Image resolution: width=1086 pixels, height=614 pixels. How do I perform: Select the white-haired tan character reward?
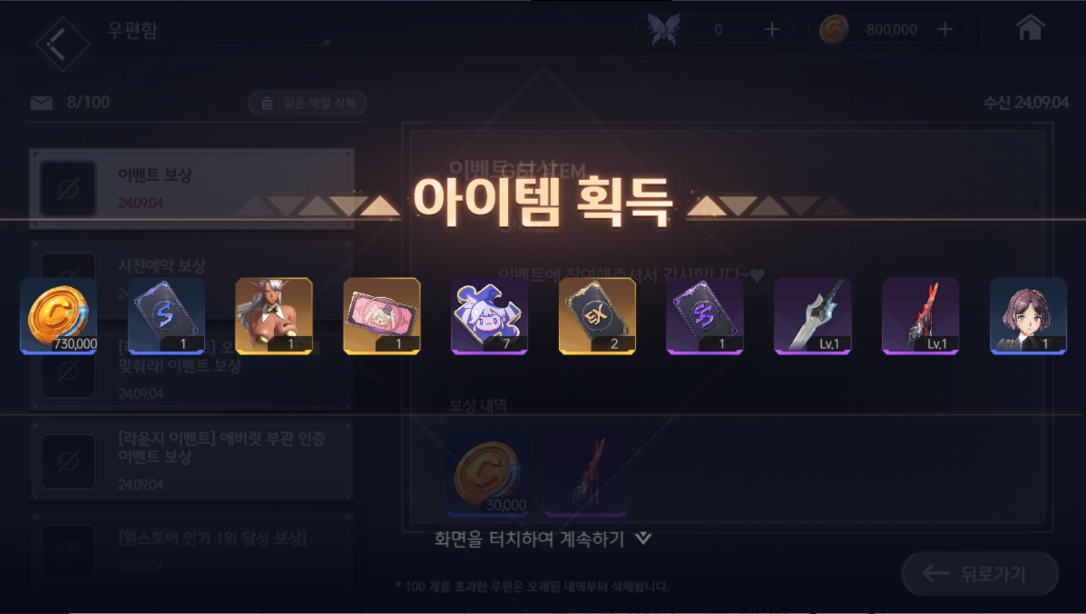click(274, 316)
